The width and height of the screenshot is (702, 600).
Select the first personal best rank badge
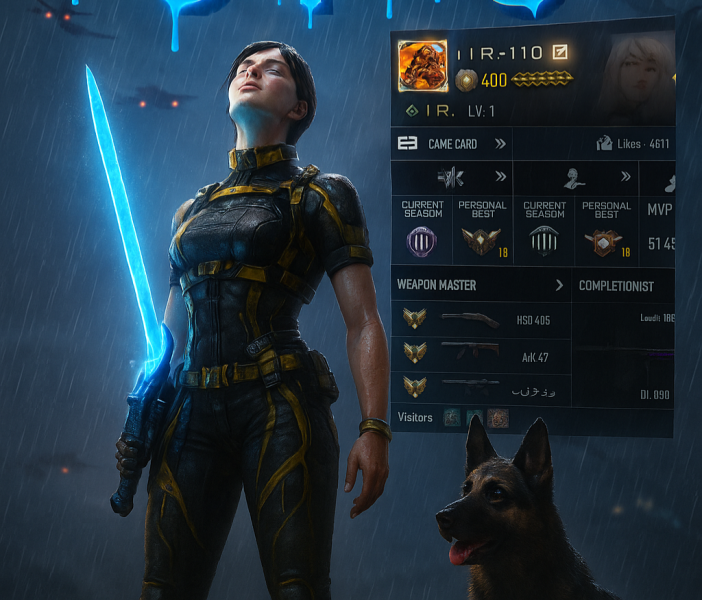click(x=482, y=240)
